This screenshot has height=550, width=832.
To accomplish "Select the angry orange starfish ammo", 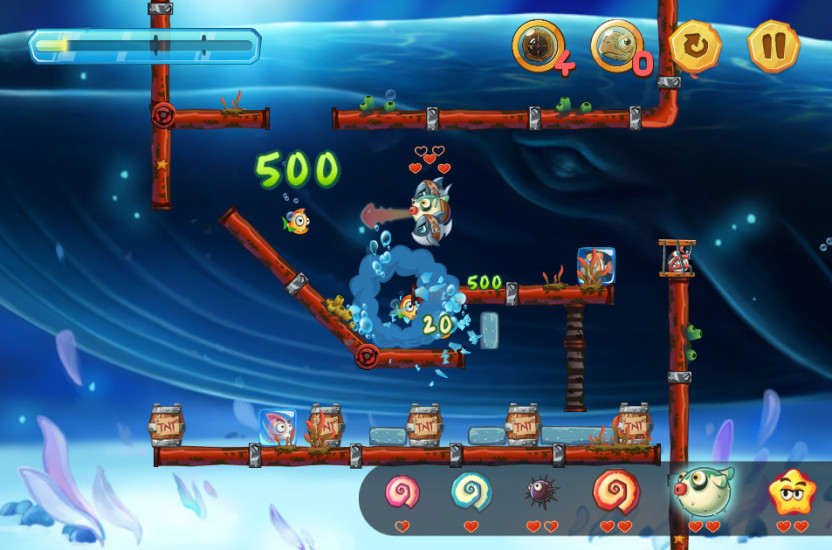I will [x=791, y=492].
